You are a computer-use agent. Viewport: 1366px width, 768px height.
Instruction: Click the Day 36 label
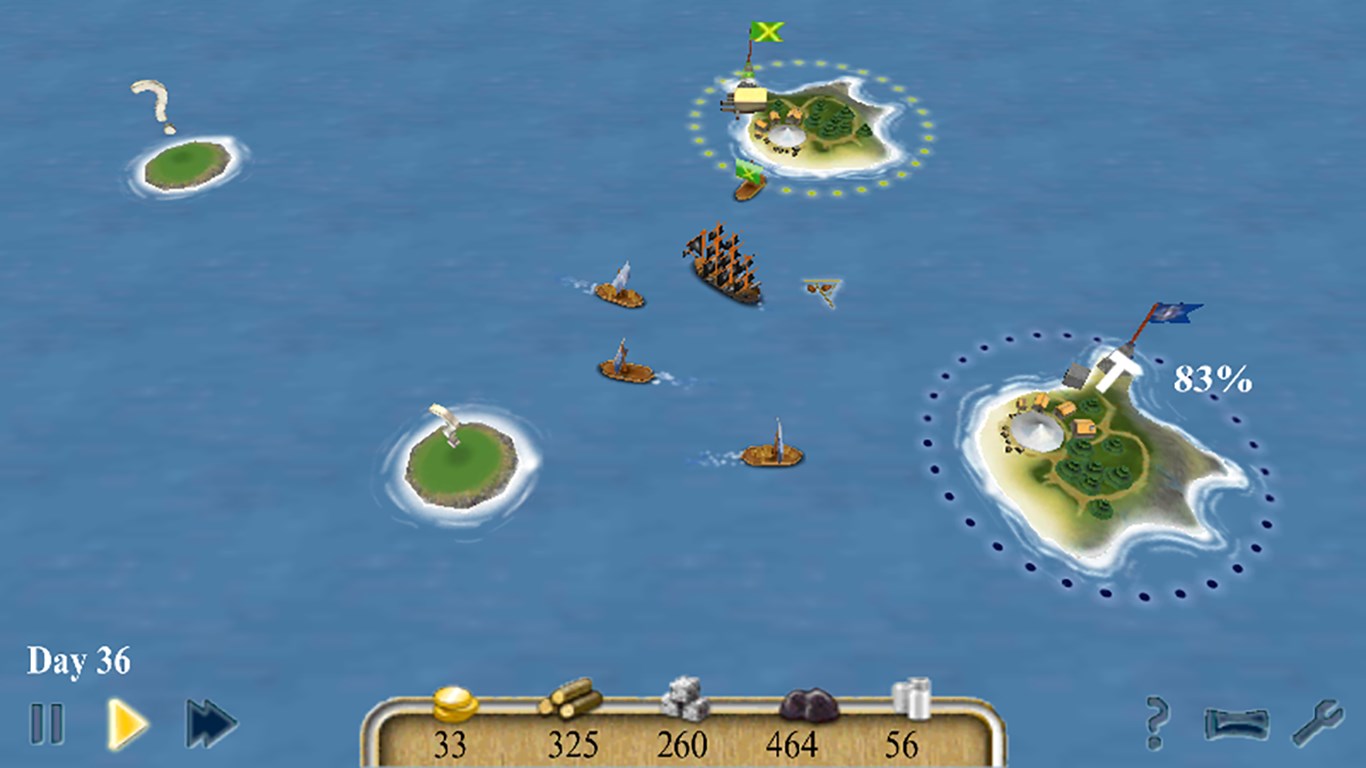(80, 659)
